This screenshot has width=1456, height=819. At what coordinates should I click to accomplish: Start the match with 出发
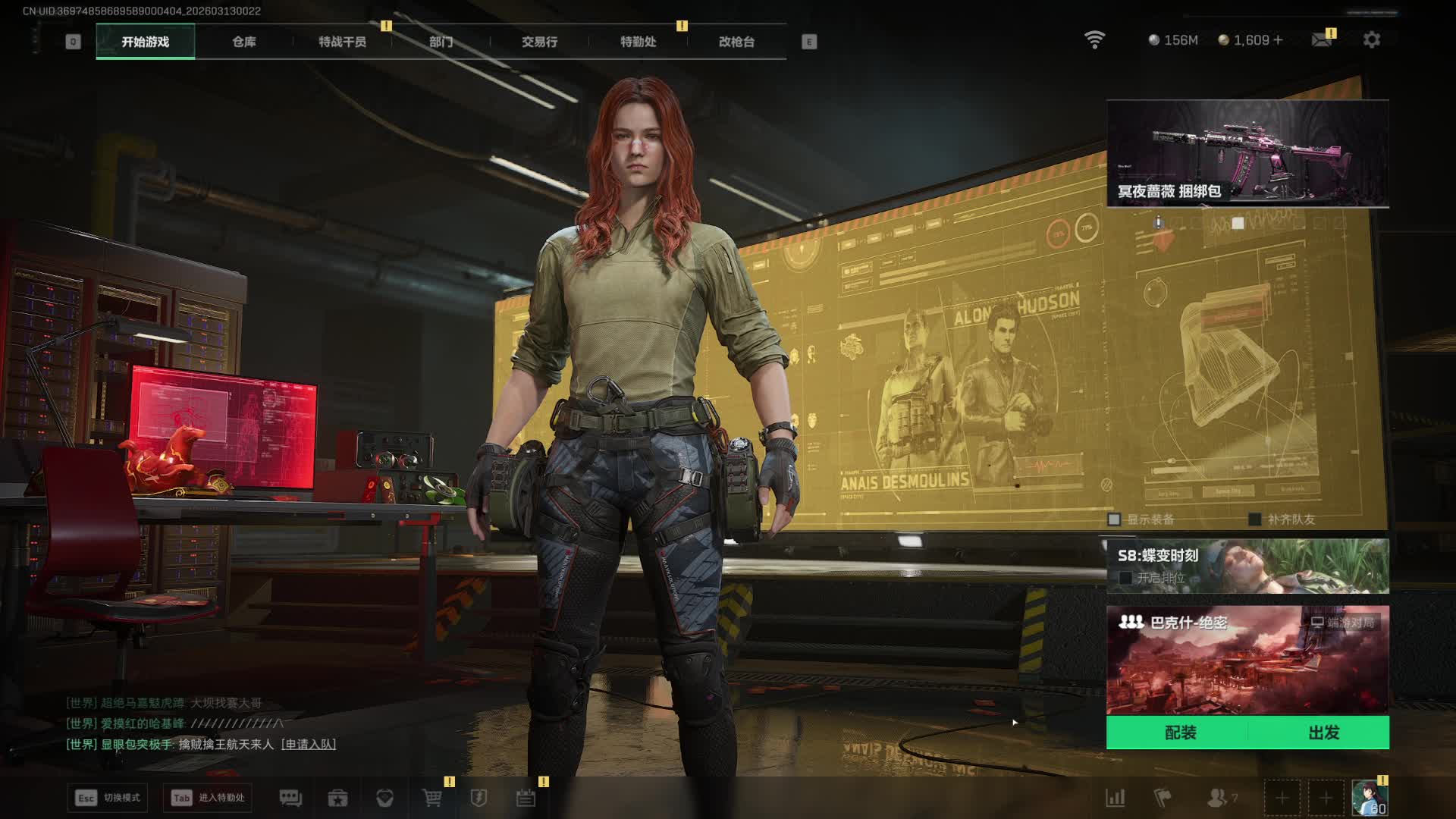(1323, 733)
